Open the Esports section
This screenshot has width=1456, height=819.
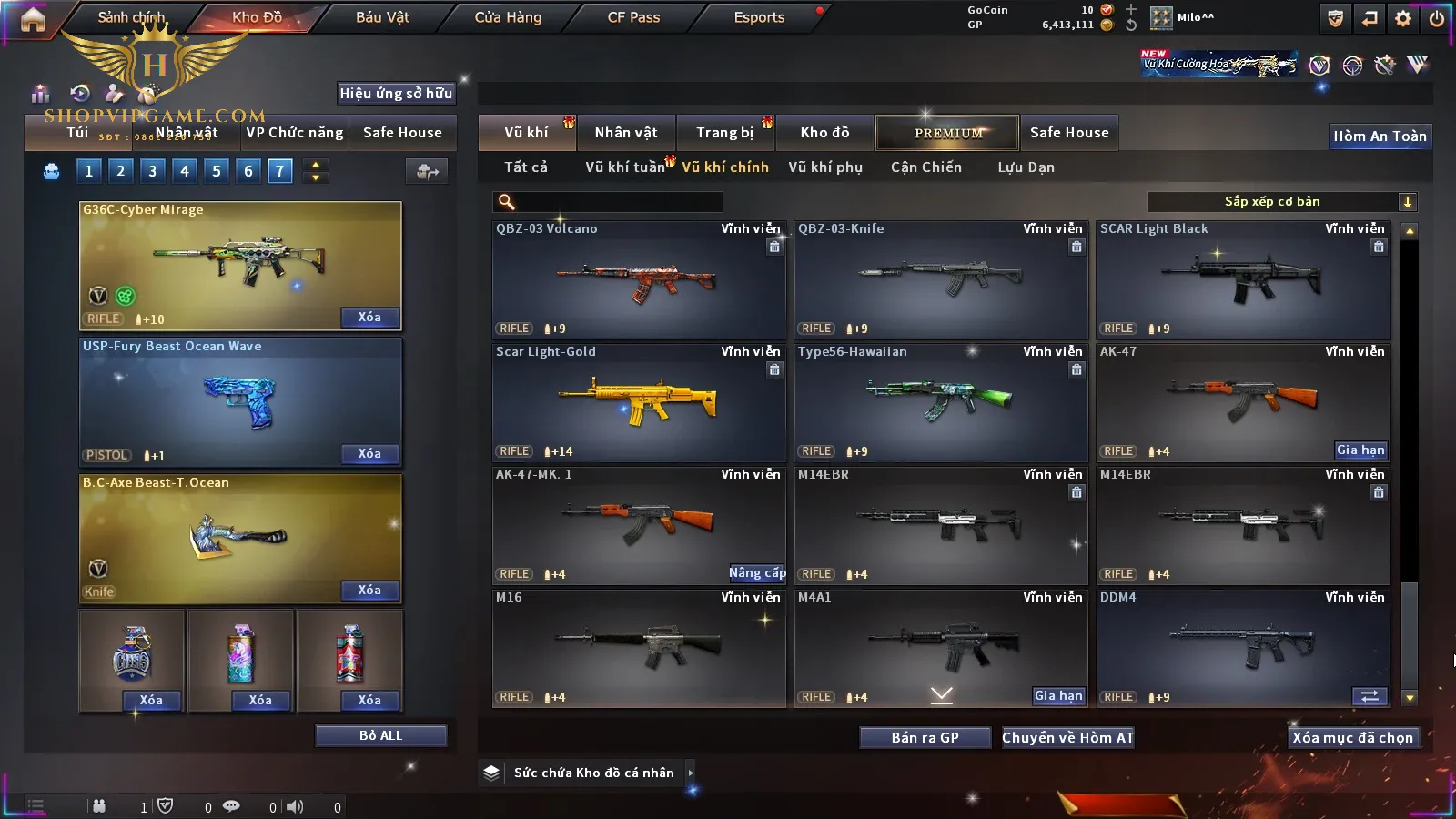759,17
